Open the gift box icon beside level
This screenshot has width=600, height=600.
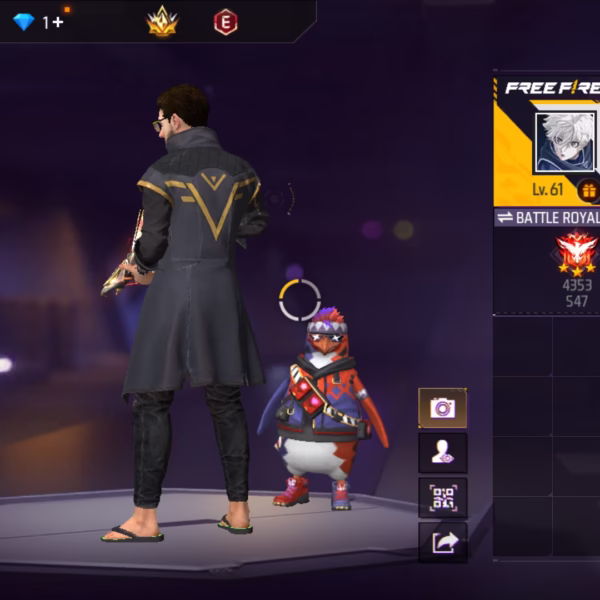589,190
